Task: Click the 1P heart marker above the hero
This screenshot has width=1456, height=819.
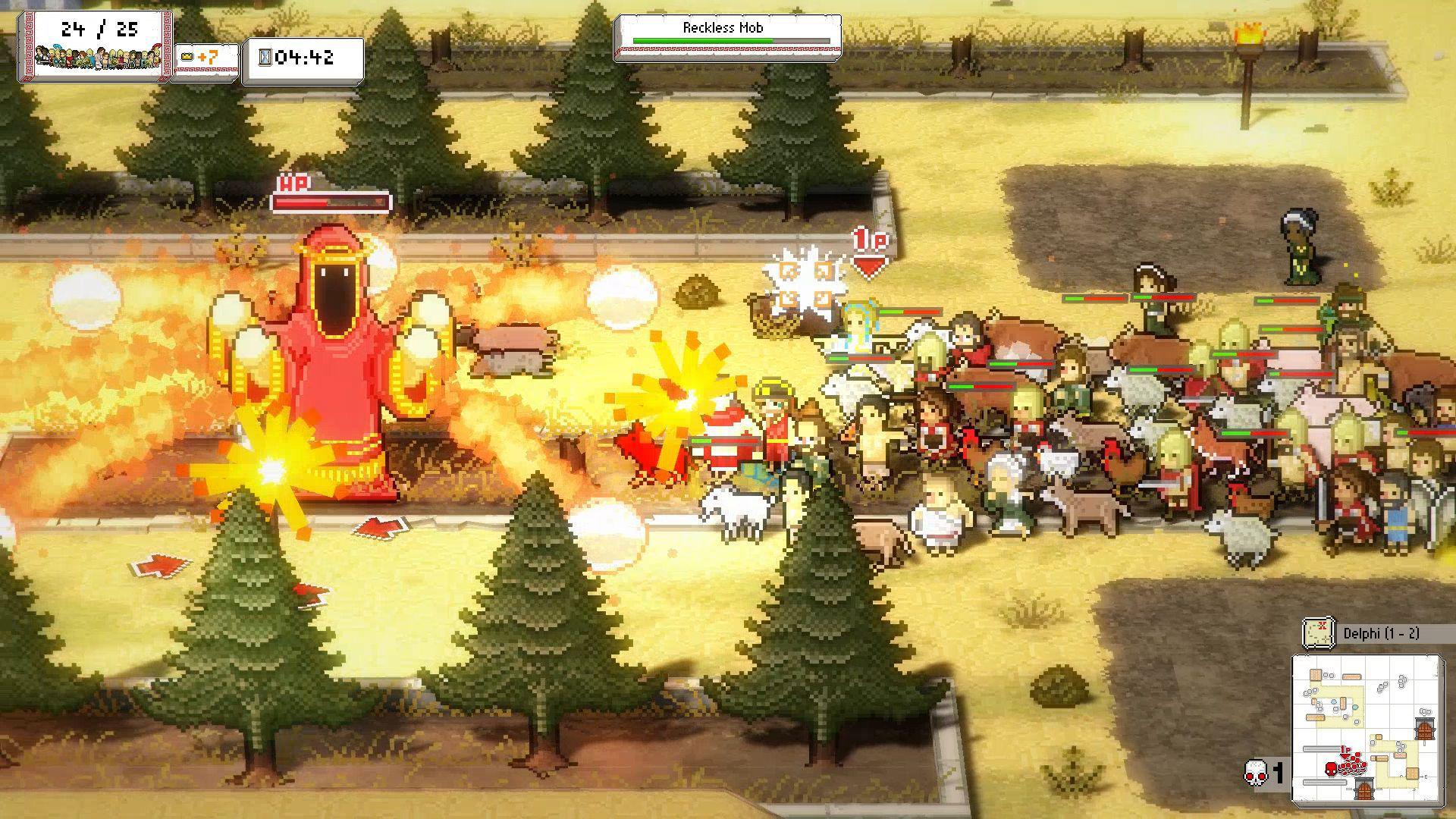Action: coord(868,250)
